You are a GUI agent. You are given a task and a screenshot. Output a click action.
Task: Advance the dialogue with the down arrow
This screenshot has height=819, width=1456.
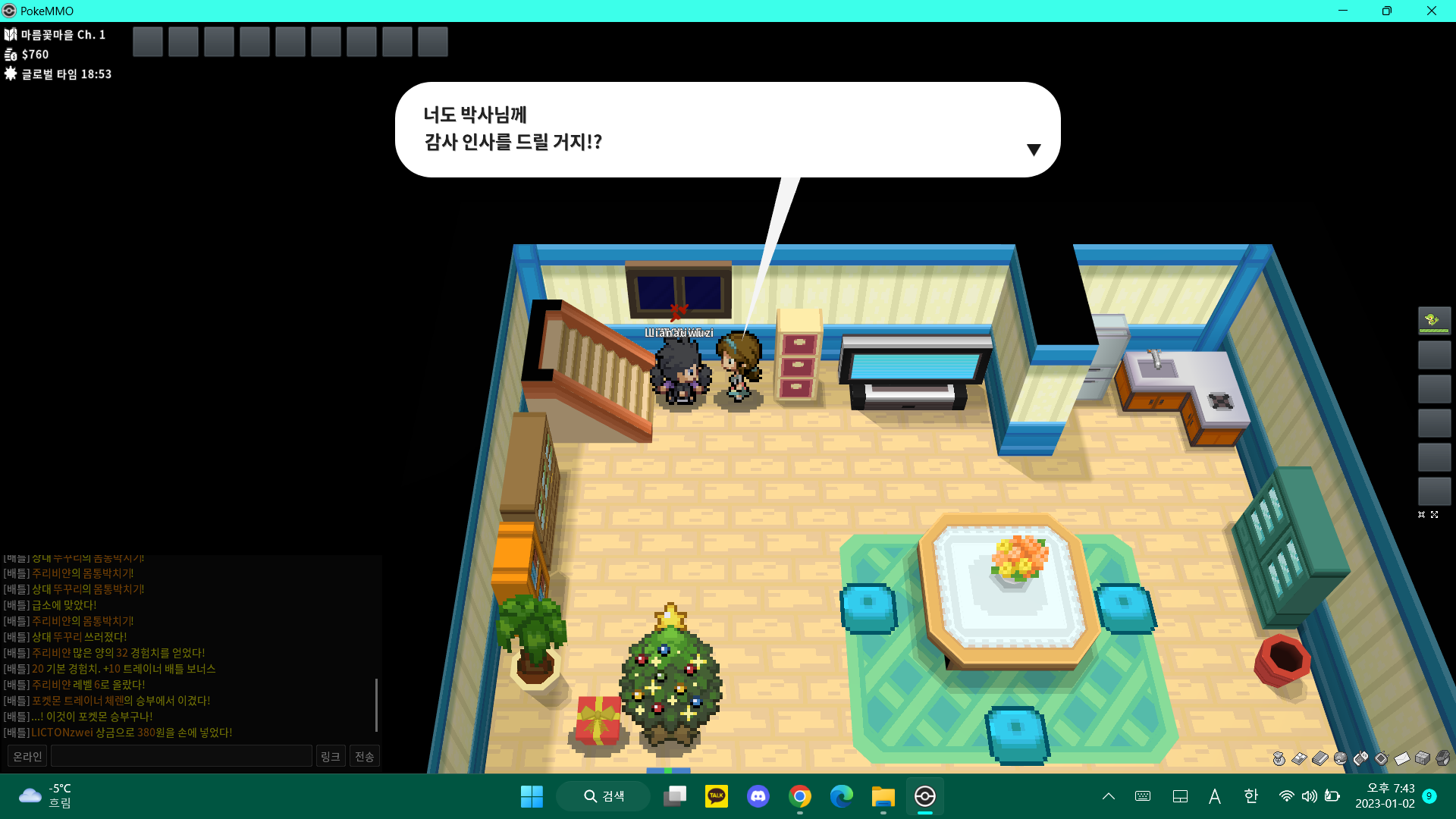tap(1033, 150)
